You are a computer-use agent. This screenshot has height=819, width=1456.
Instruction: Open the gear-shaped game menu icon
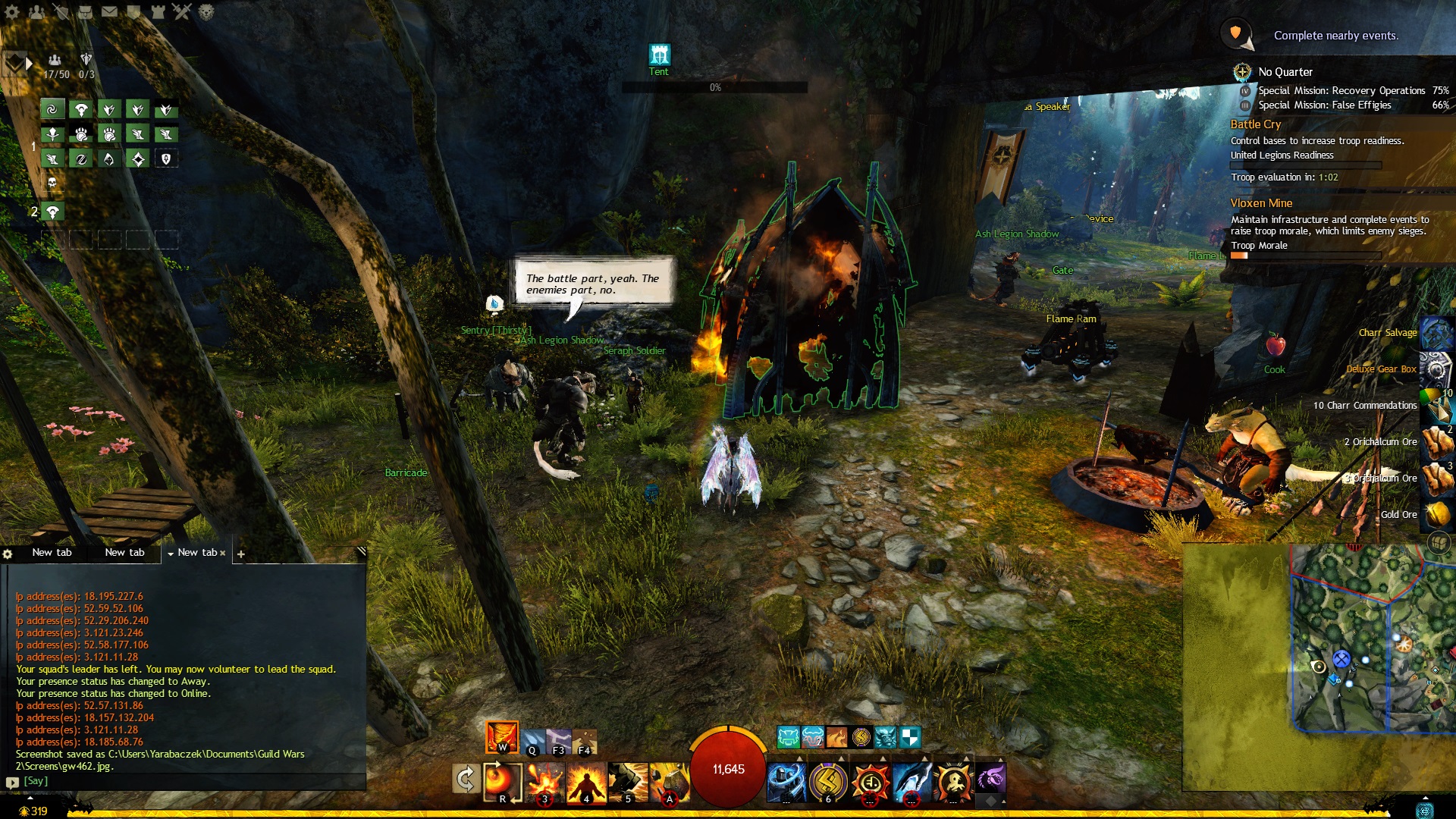[13, 11]
